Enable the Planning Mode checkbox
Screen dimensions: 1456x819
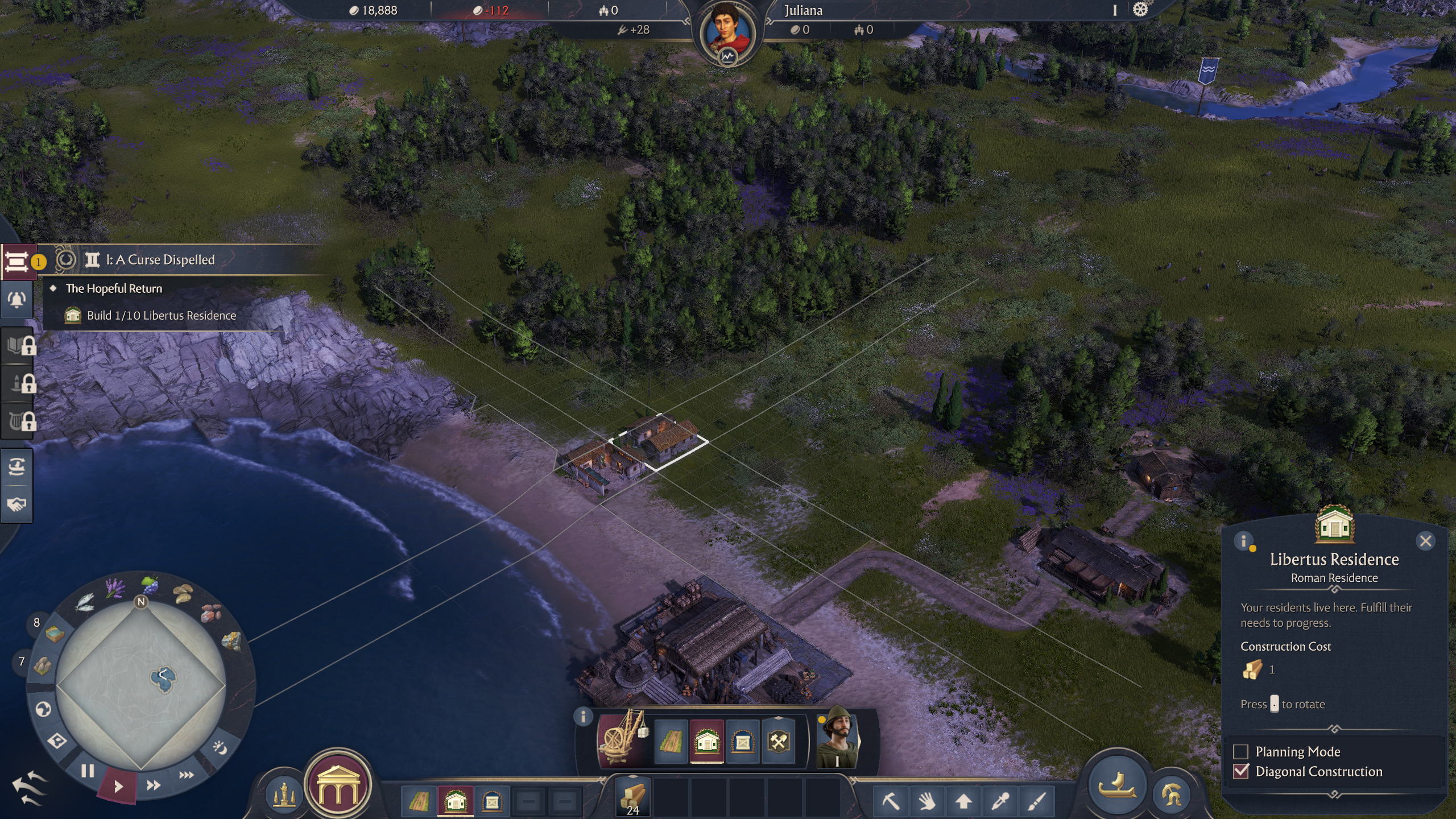1240,751
